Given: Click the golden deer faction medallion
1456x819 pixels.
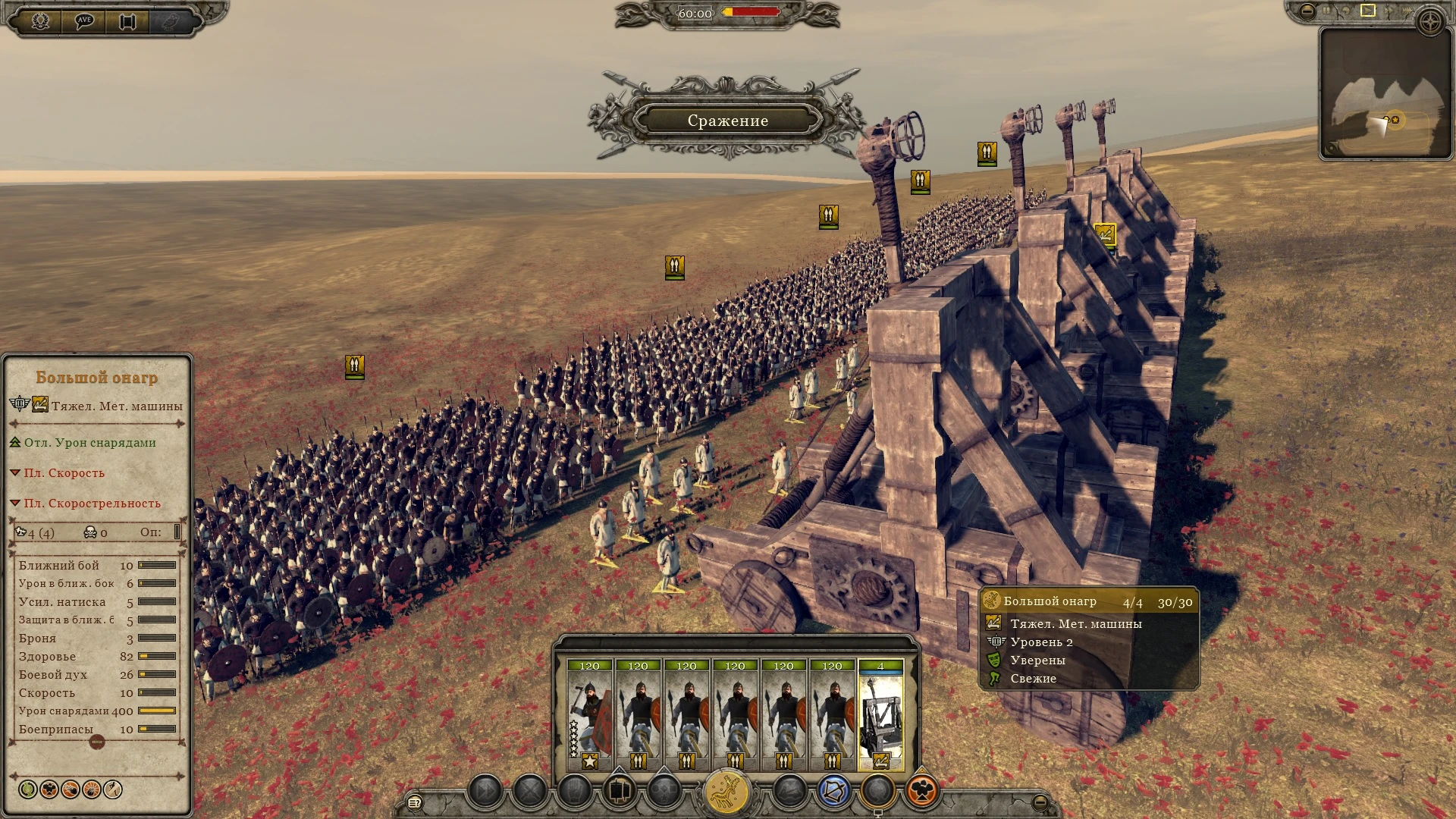Looking at the screenshot, I should (x=726, y=790).
